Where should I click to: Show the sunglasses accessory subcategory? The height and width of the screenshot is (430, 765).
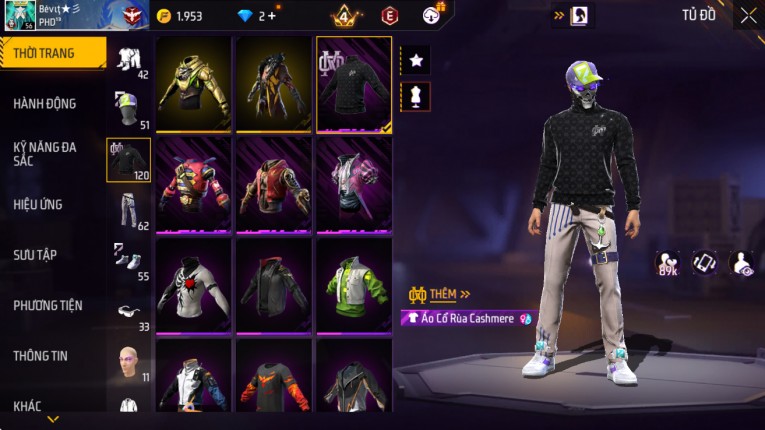[x=129, y=310]
